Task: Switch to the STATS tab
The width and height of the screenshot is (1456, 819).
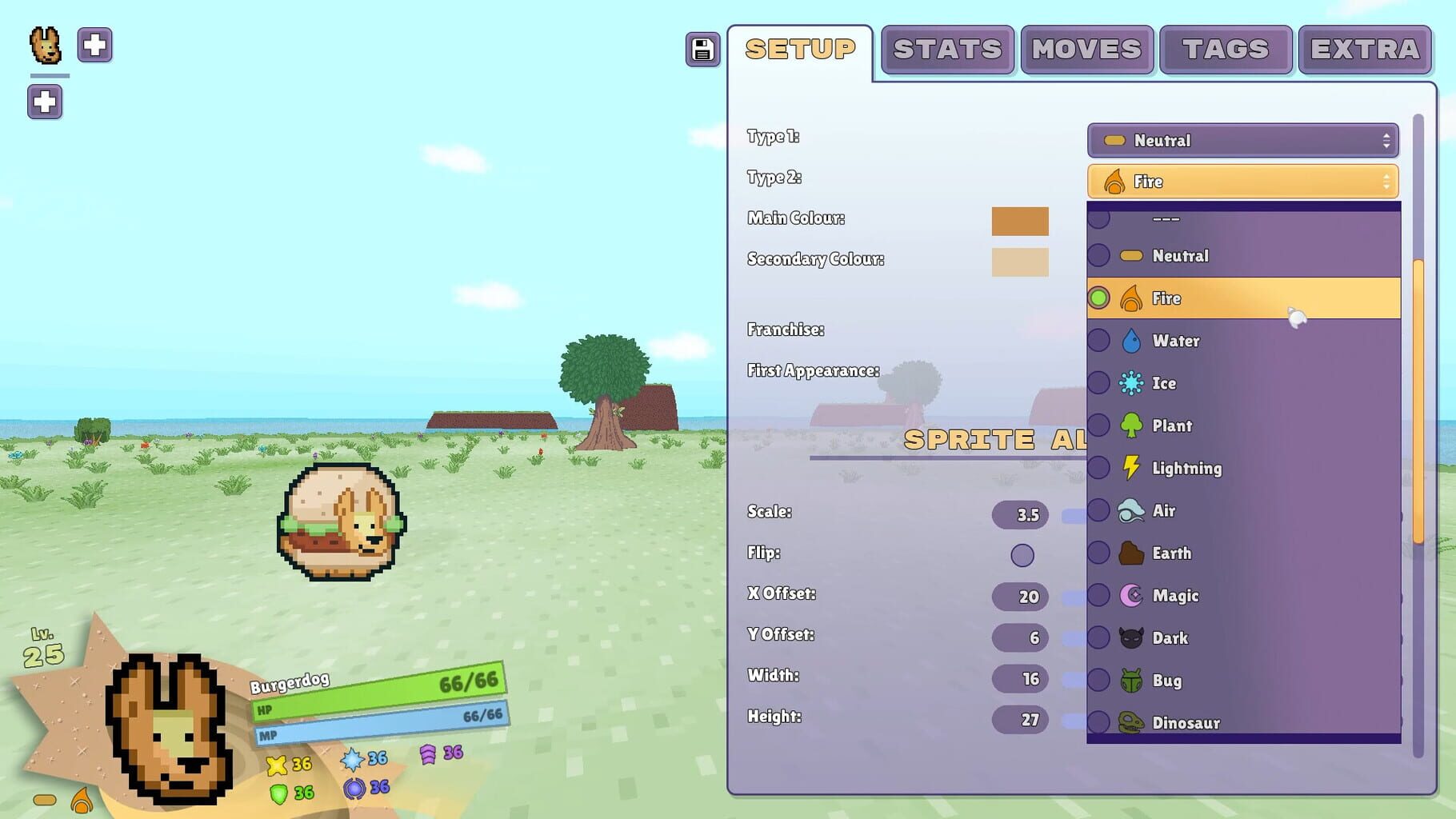Action: click(946, 50)
